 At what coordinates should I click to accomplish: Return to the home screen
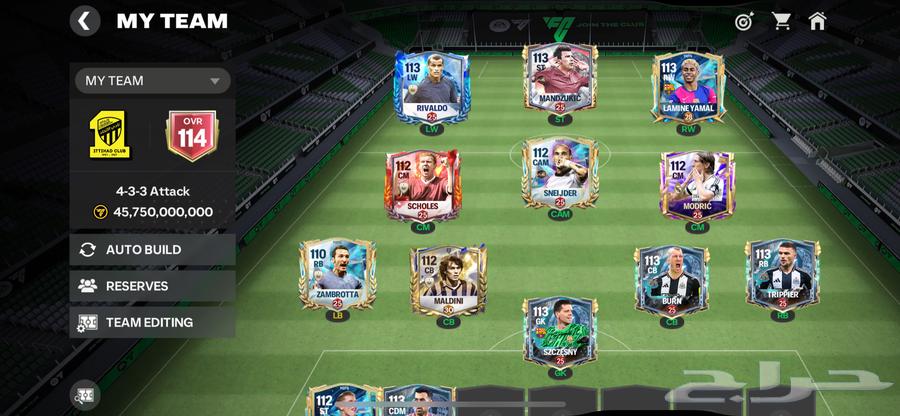[x=817, y=21]
